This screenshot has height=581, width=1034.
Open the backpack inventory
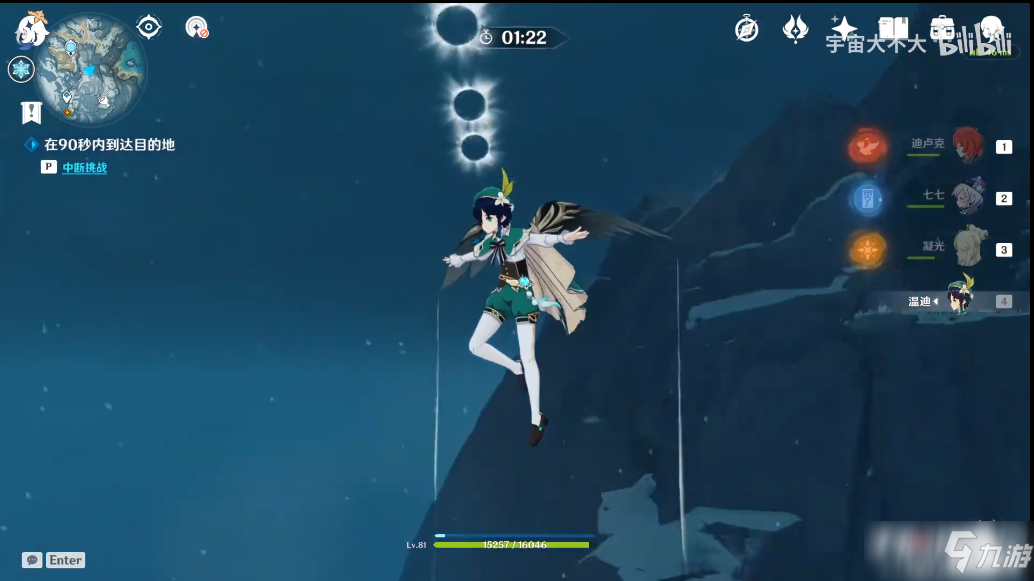pyautogui.click(x=941, y=29)
